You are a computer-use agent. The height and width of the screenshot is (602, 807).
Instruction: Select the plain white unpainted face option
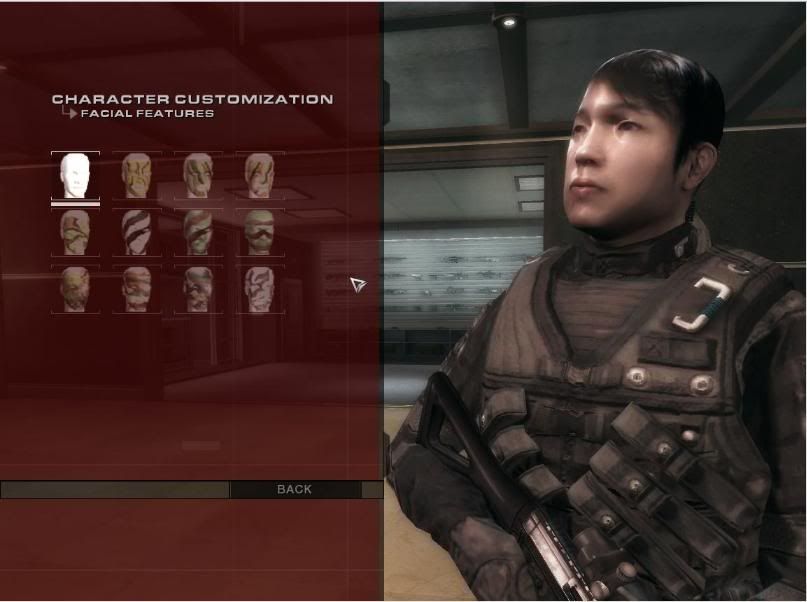click(x=75, y=176)
